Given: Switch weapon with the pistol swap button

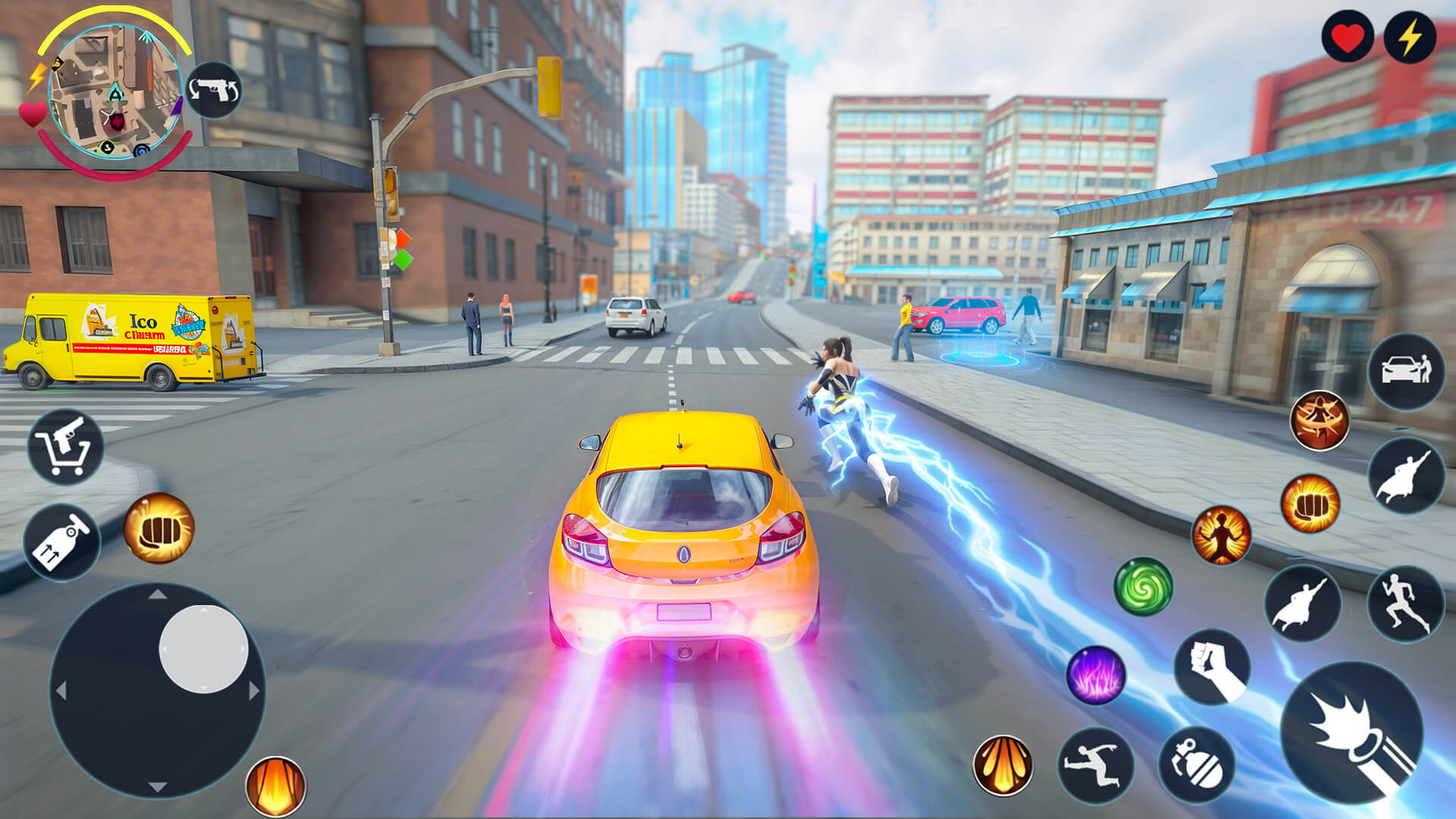Looking at the screenshot, I should [214, 90].
